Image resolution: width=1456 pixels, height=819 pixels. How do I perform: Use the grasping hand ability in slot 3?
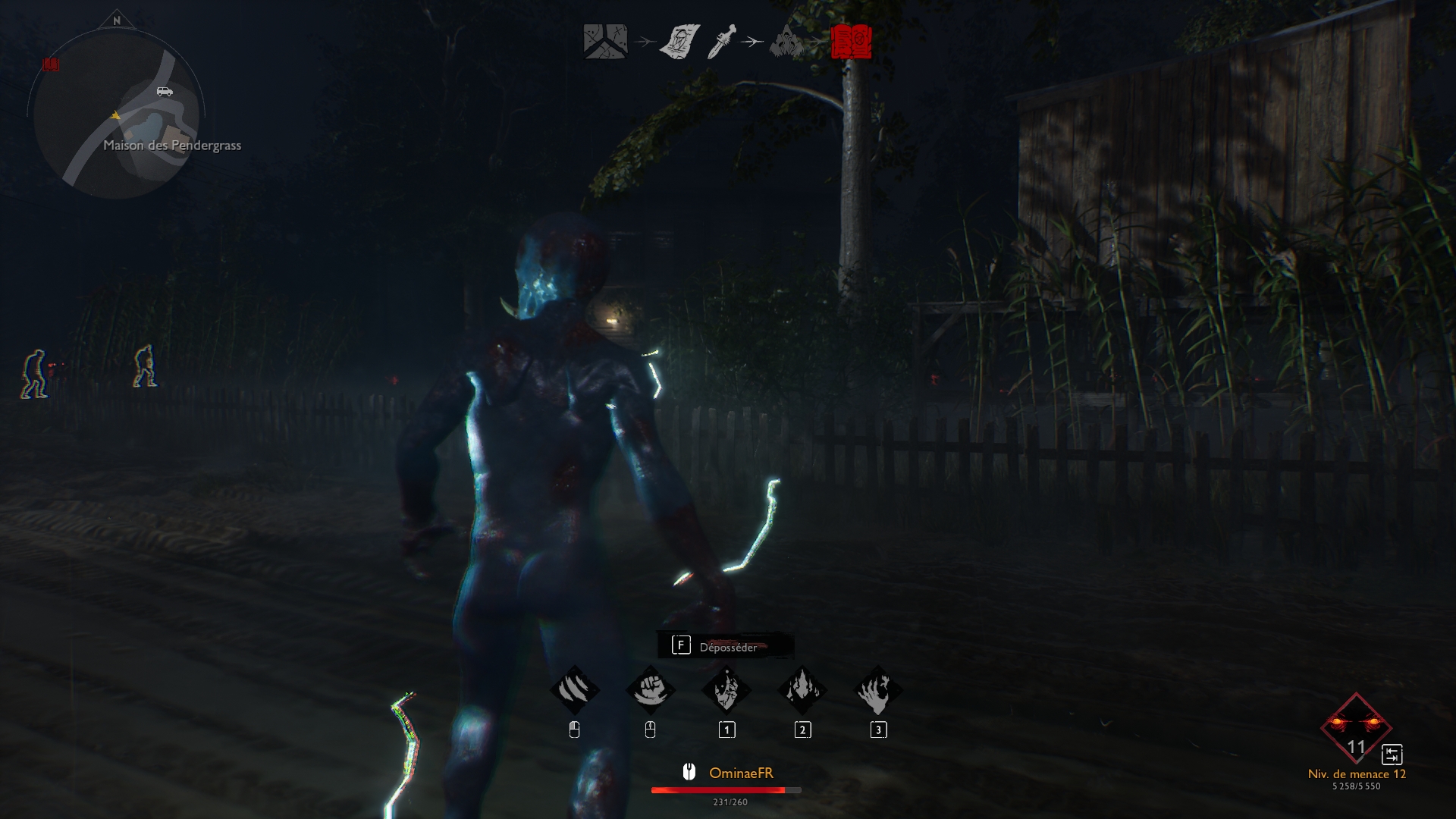[x=878, y=691]
